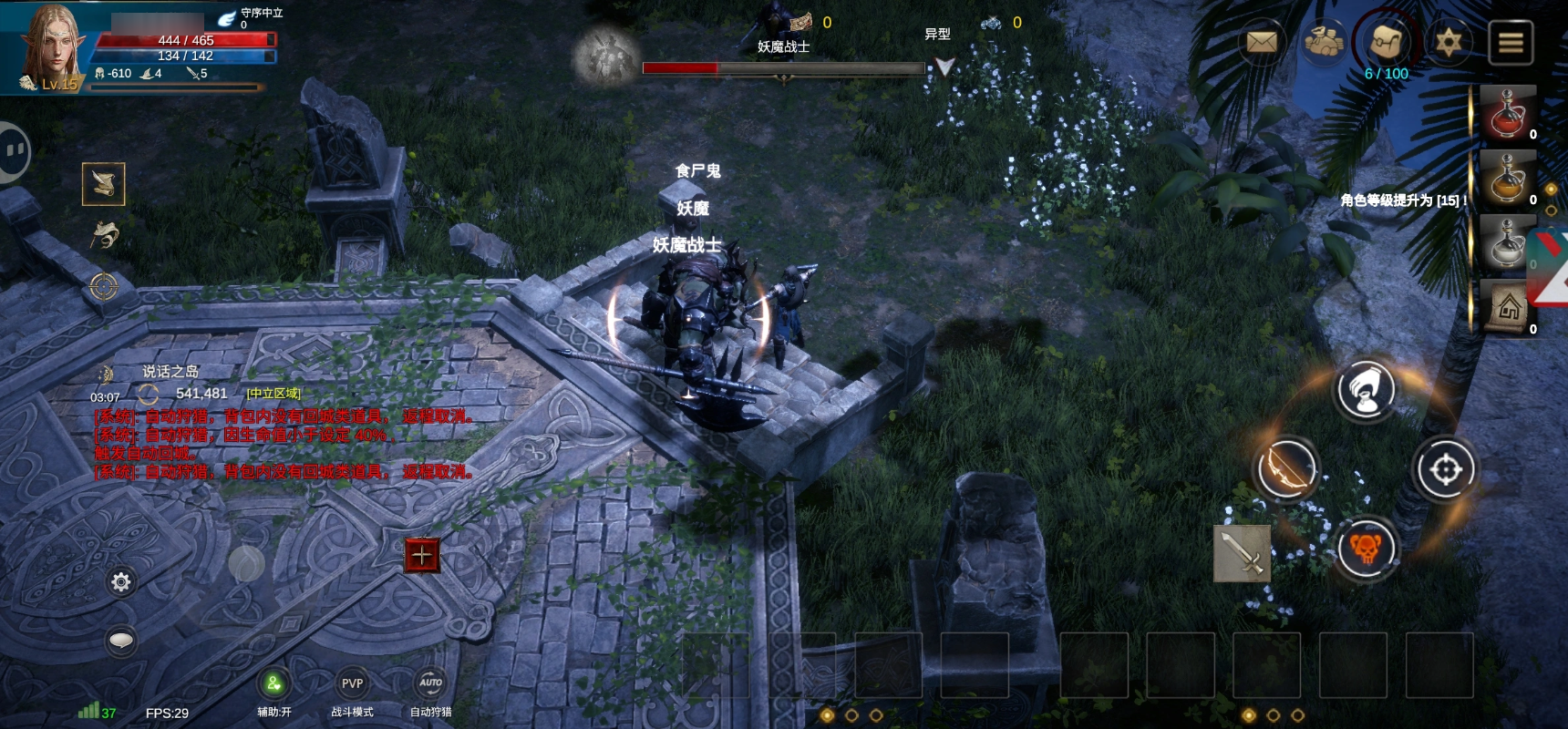This screenshot has height=729, width=1568.
Task: Click the hexagram star icon
Action: click(1448, 42)
